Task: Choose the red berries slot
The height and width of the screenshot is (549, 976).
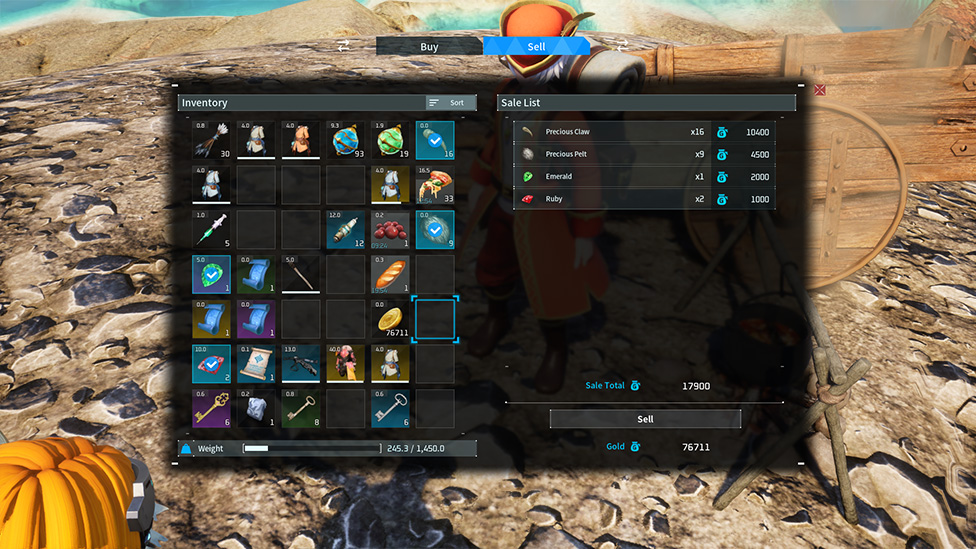Action: pos(391,230)
